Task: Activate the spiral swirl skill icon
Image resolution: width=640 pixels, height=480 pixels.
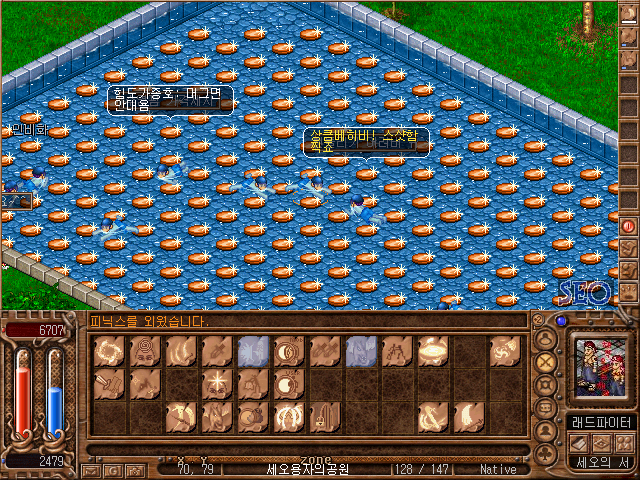Action: coord(142,350)
